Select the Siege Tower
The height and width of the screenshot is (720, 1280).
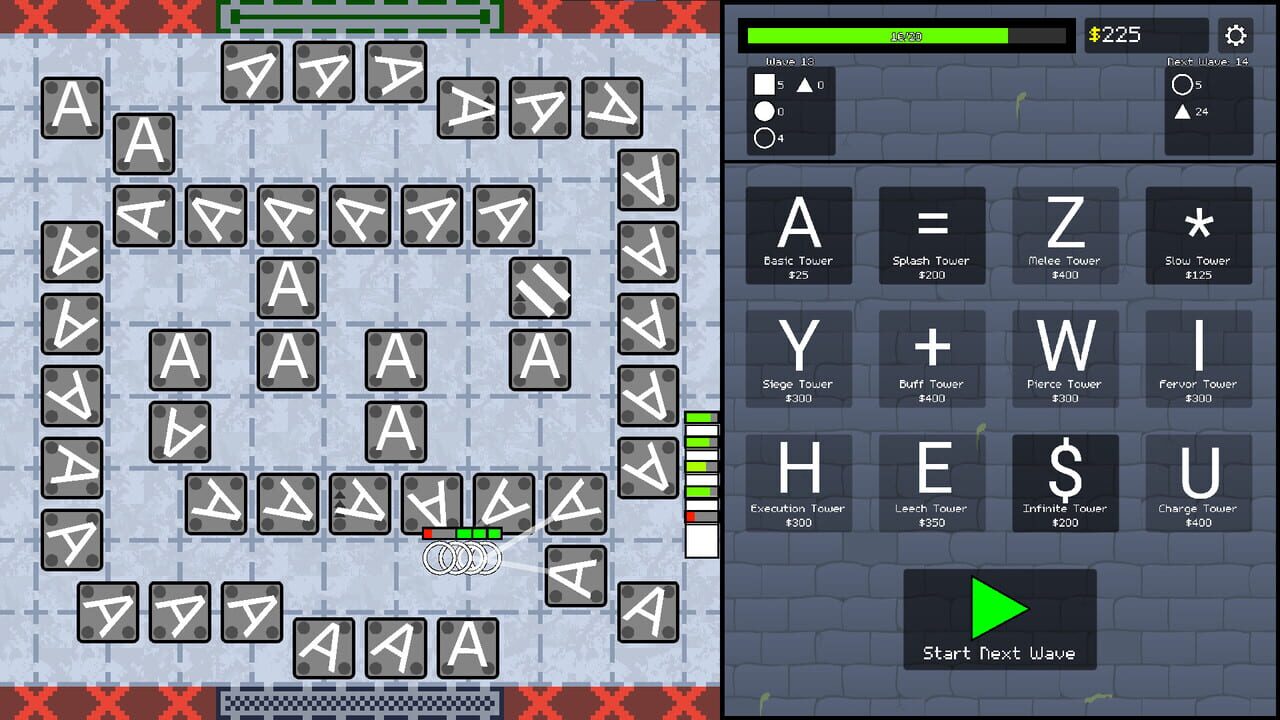[x=799, y=359]
